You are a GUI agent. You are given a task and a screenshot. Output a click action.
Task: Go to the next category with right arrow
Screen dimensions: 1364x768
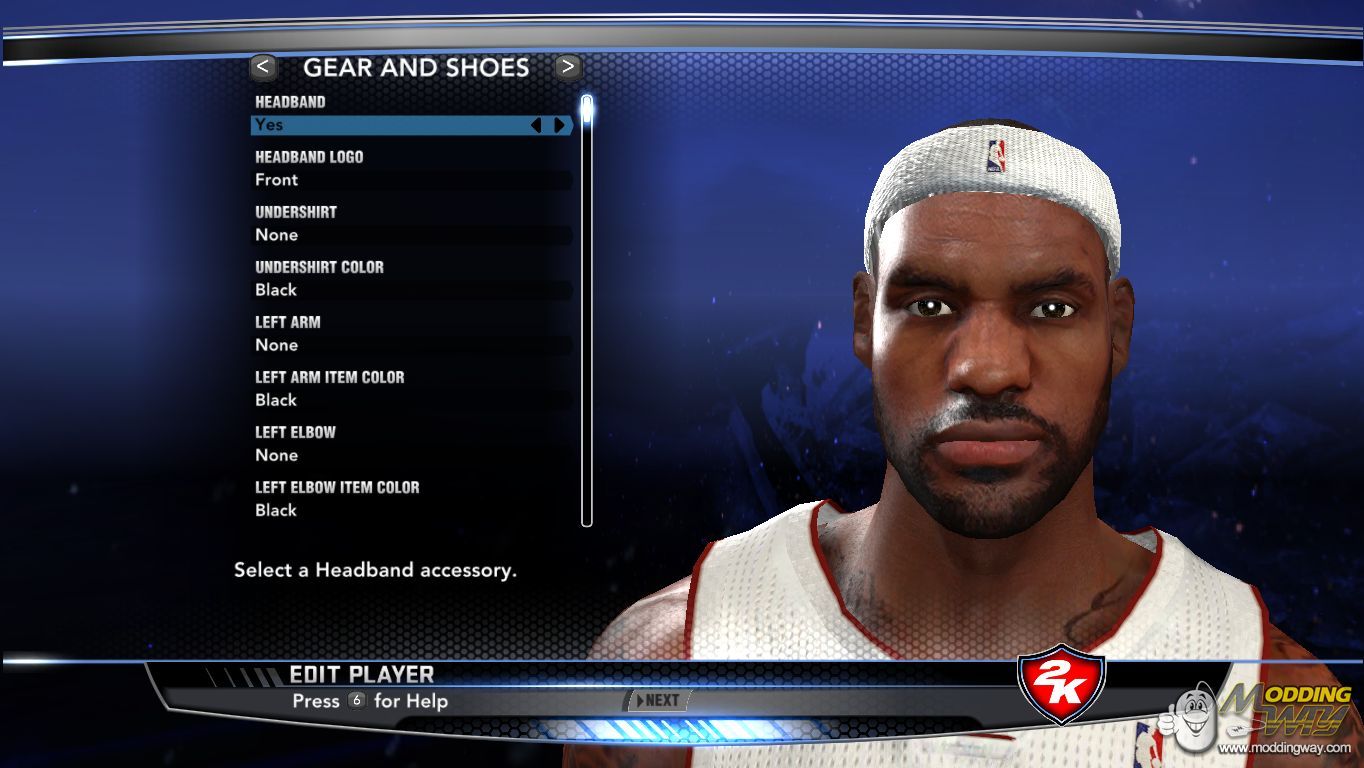click(x=568, y=67)
